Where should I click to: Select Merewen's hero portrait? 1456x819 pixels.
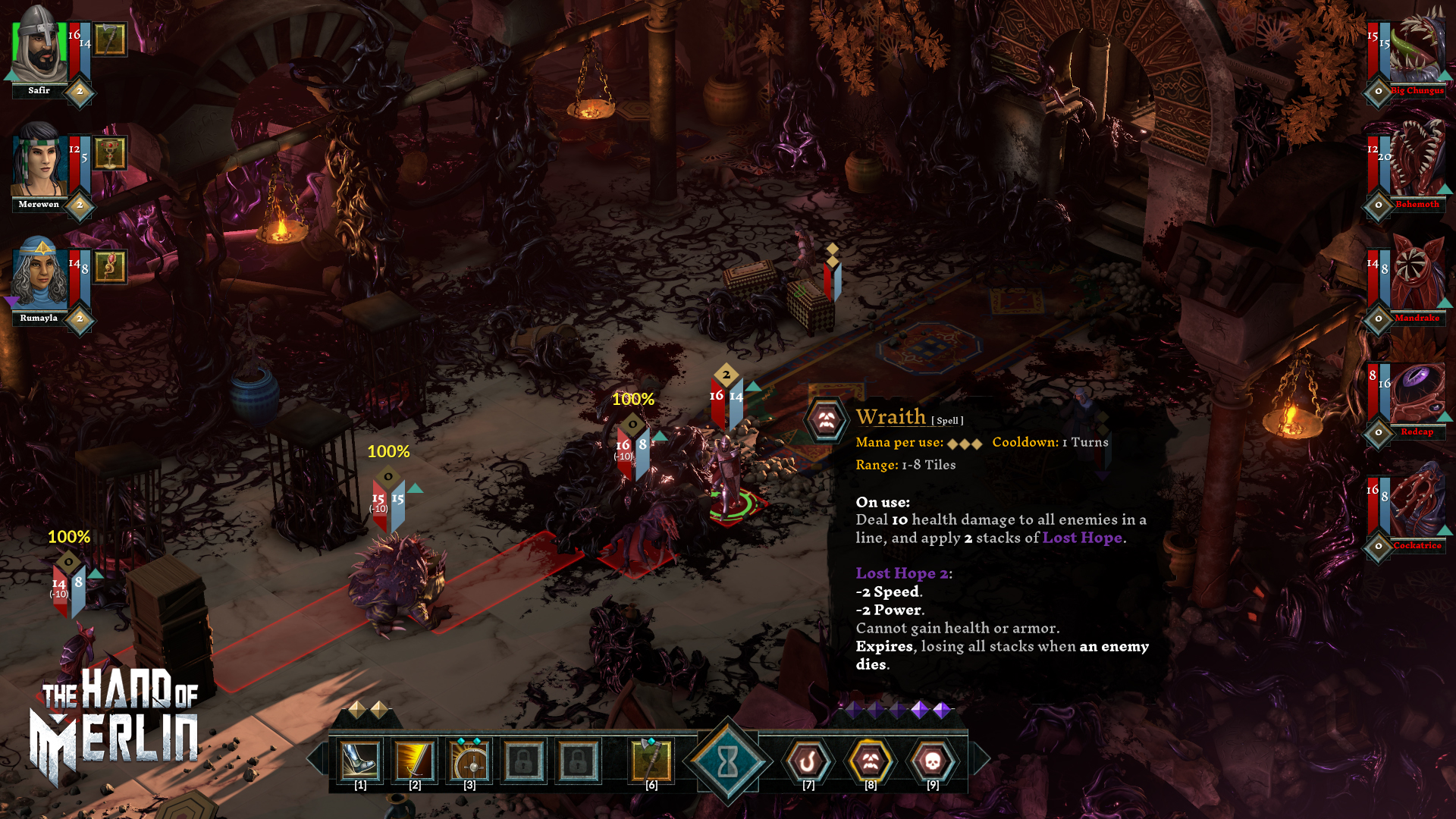click(39, 161)
